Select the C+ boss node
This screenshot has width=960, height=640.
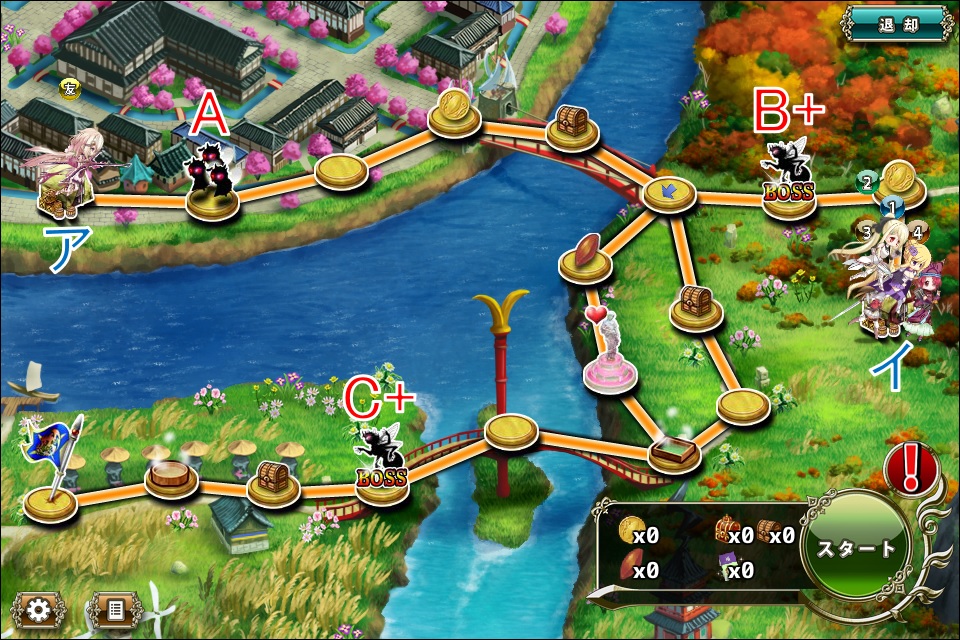pyautogui.click(x=383, y=462)
